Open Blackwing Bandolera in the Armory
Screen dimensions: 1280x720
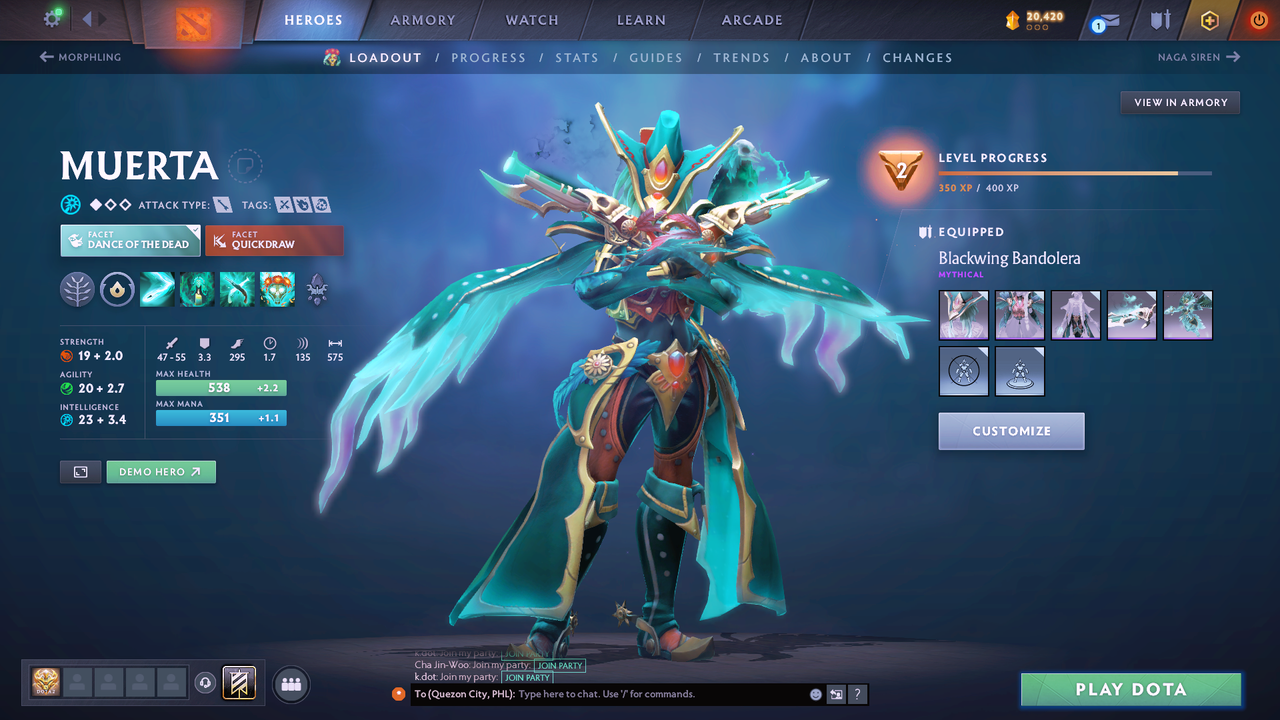pyautogui.click(x=1179, y=102)
